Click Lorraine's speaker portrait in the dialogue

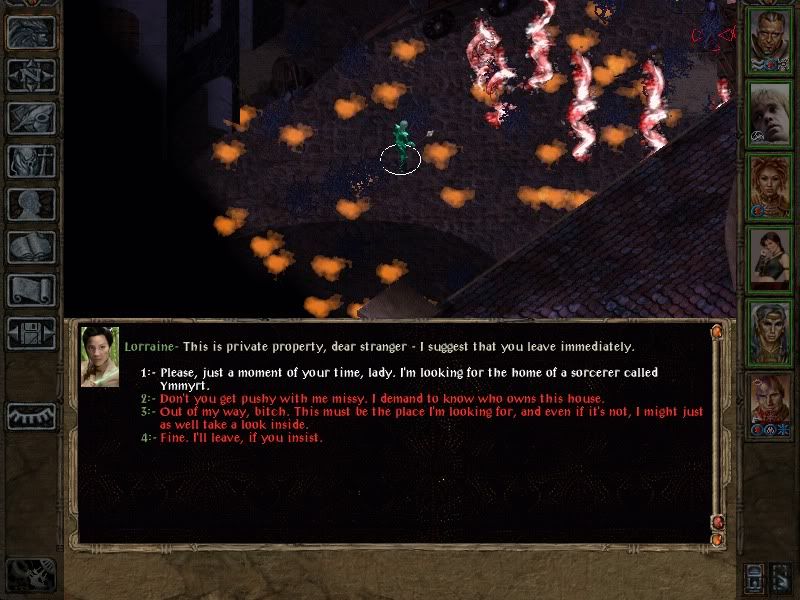pyautogui.click(x=100, y=357)
